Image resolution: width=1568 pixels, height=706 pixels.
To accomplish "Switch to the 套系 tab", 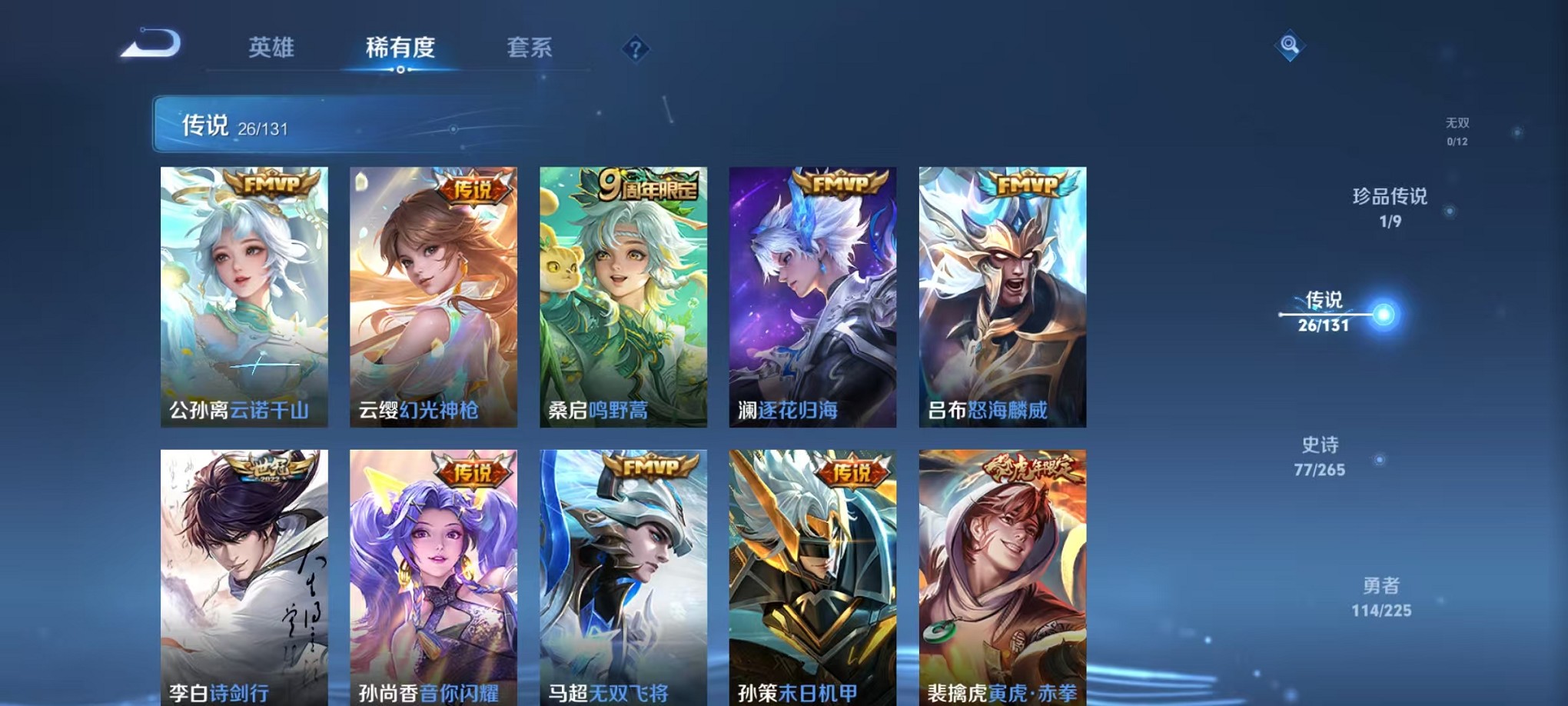I will click(536, 48).
